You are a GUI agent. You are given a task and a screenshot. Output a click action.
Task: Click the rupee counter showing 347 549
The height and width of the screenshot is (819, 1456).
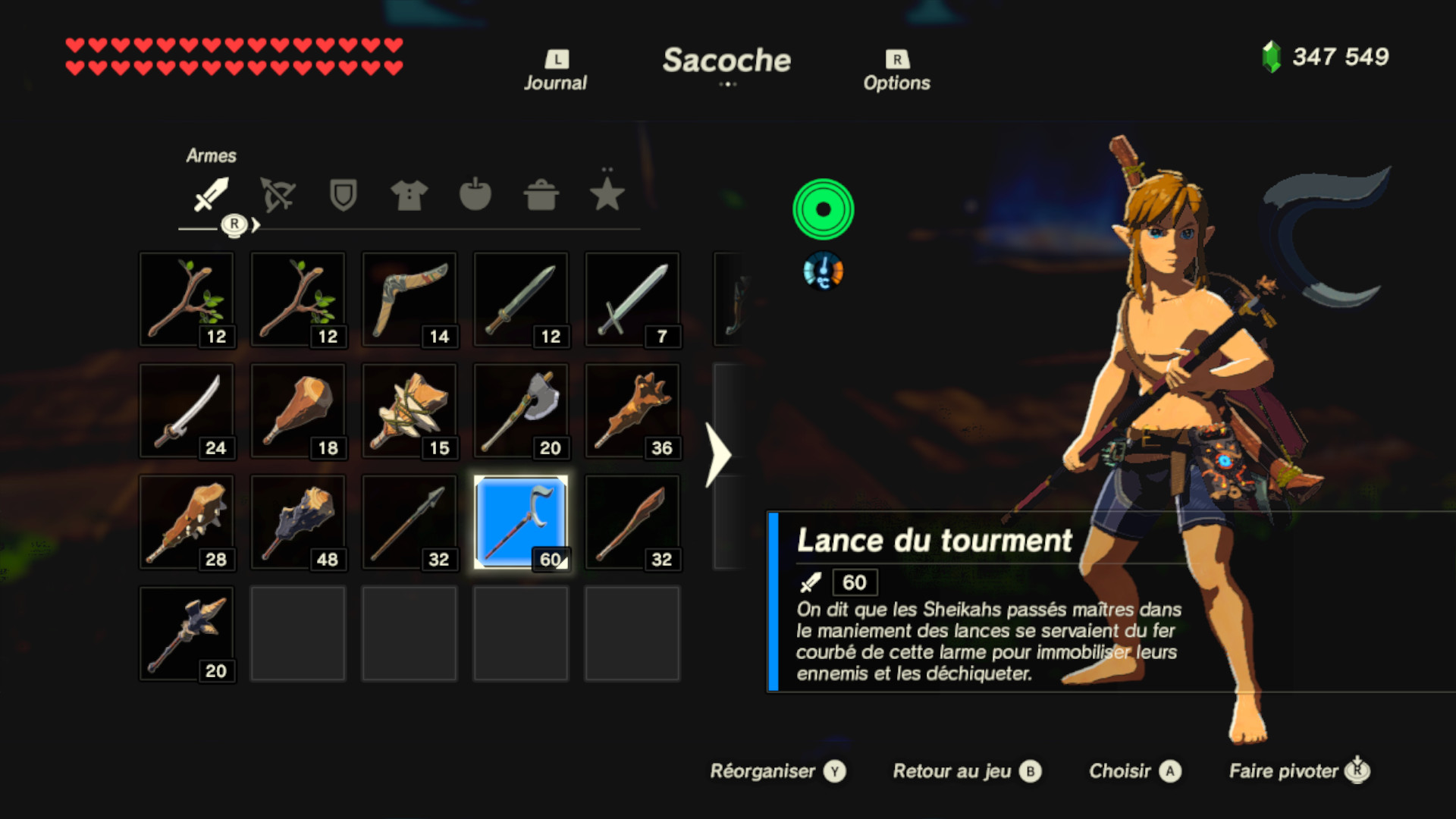point(1324,55)
